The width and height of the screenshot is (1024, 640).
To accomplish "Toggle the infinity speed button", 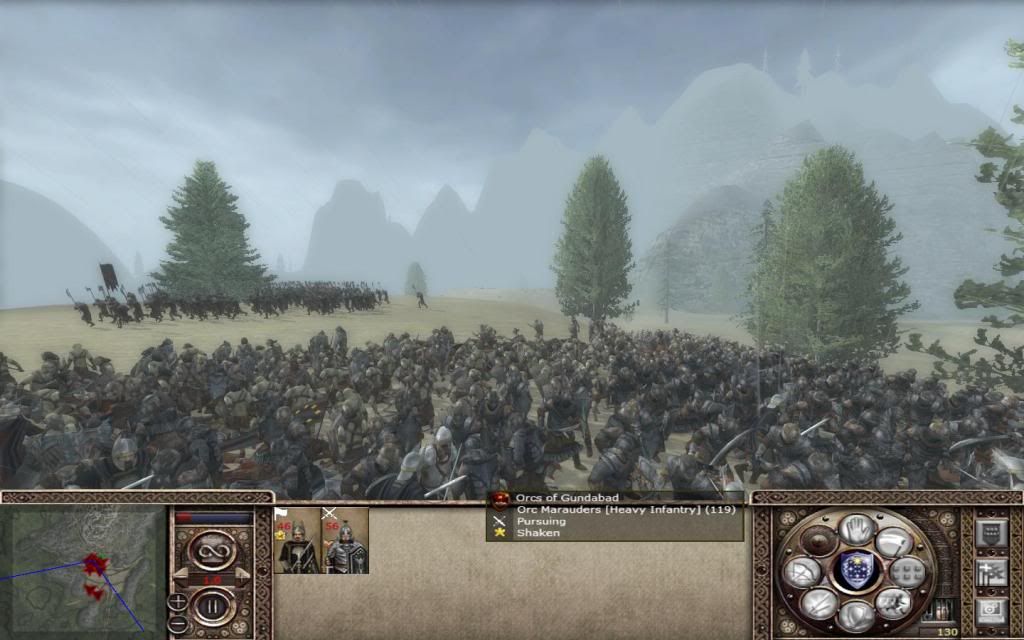I will [x=212, y=550].
